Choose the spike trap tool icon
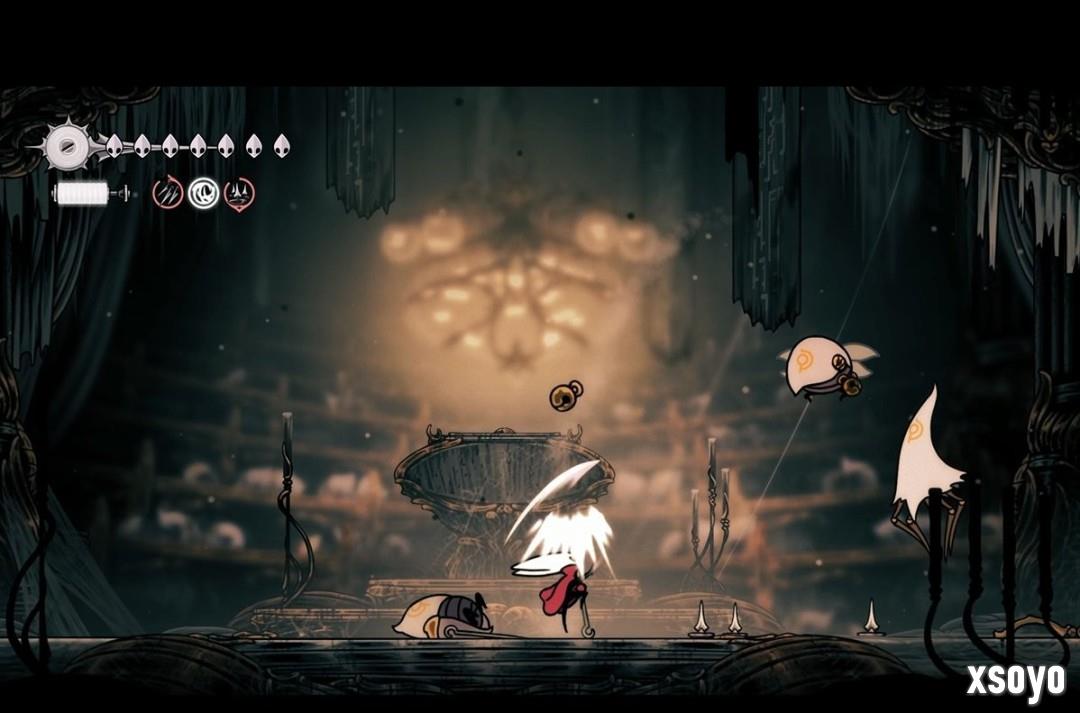 tap(239, 193)
